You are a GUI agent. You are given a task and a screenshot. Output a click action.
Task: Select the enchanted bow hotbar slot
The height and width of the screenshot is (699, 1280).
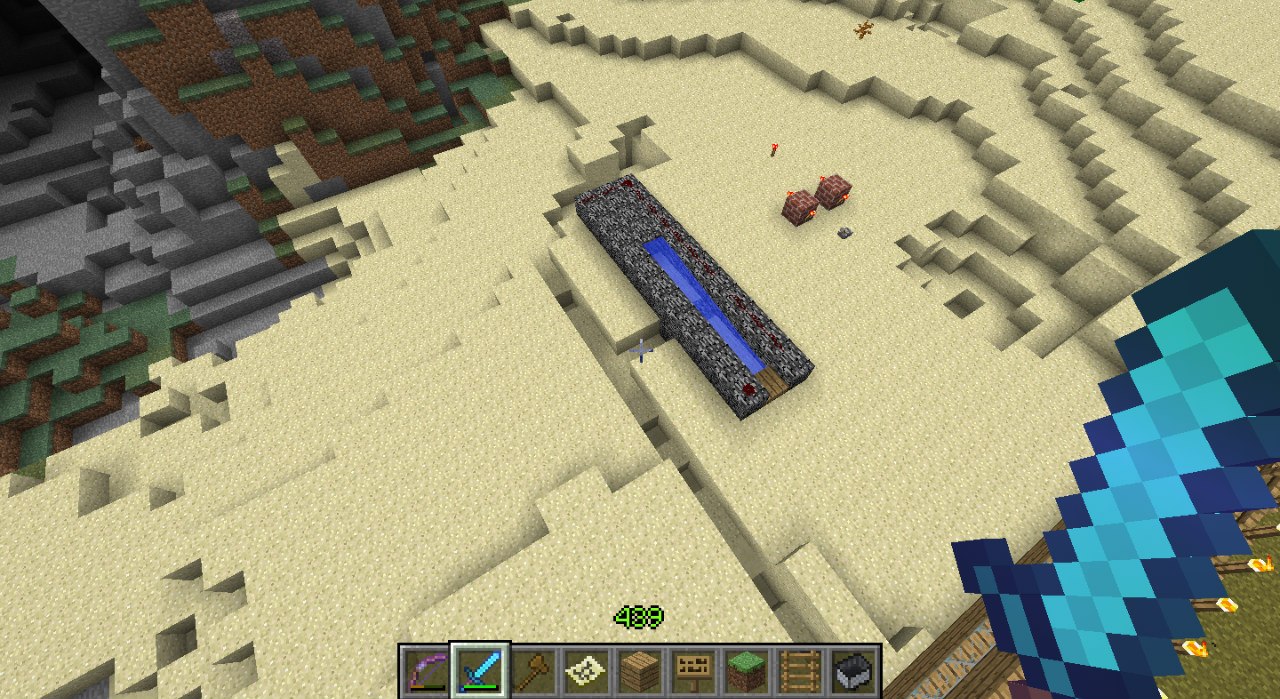[x=425, y=669]
